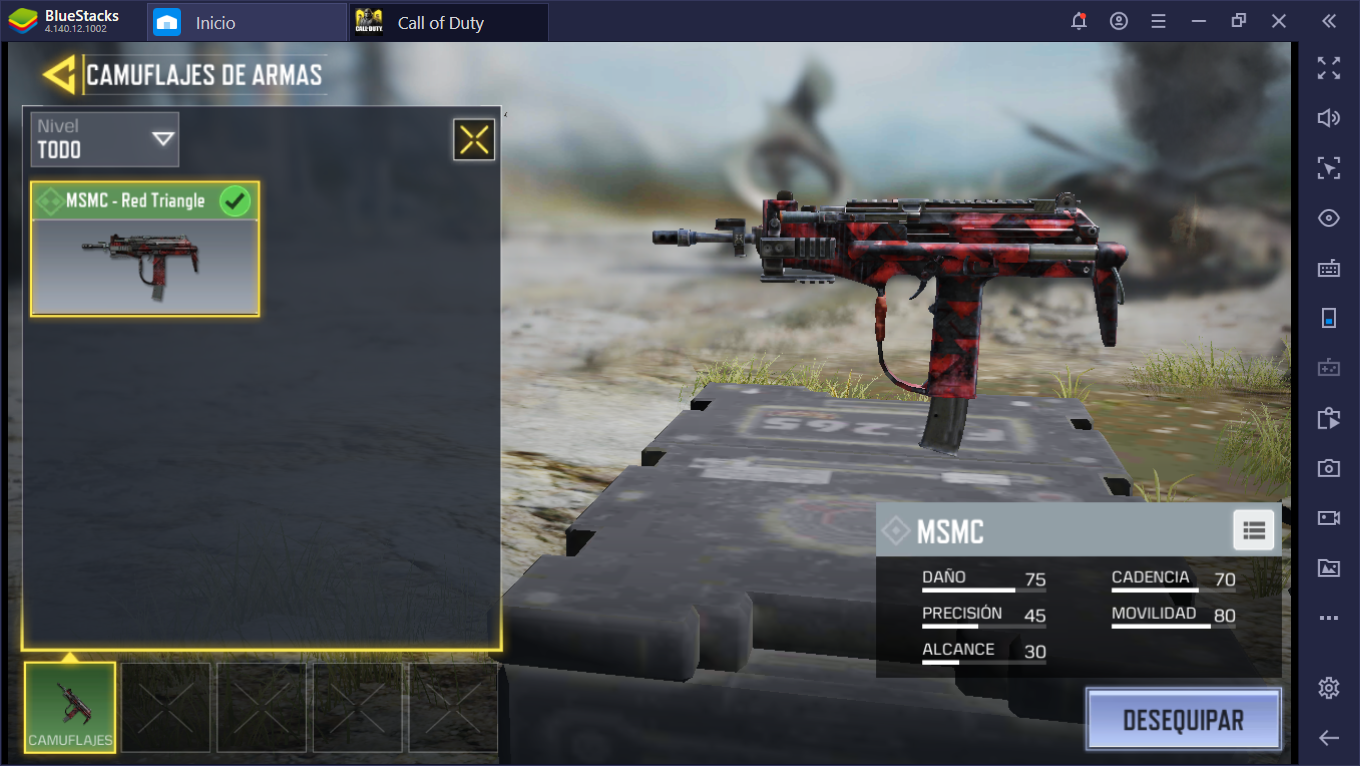
Task: Switch to the Camuflajes tab
Action: 70,707
